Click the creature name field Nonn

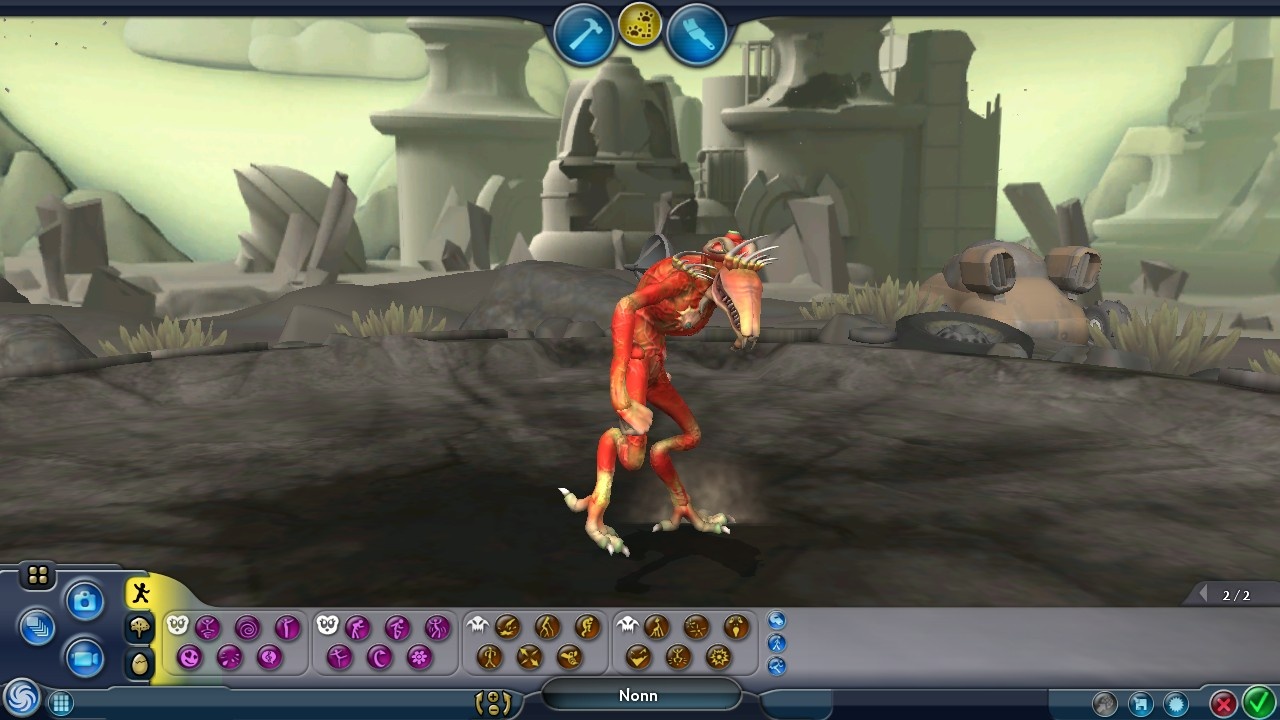click(640, 695)
